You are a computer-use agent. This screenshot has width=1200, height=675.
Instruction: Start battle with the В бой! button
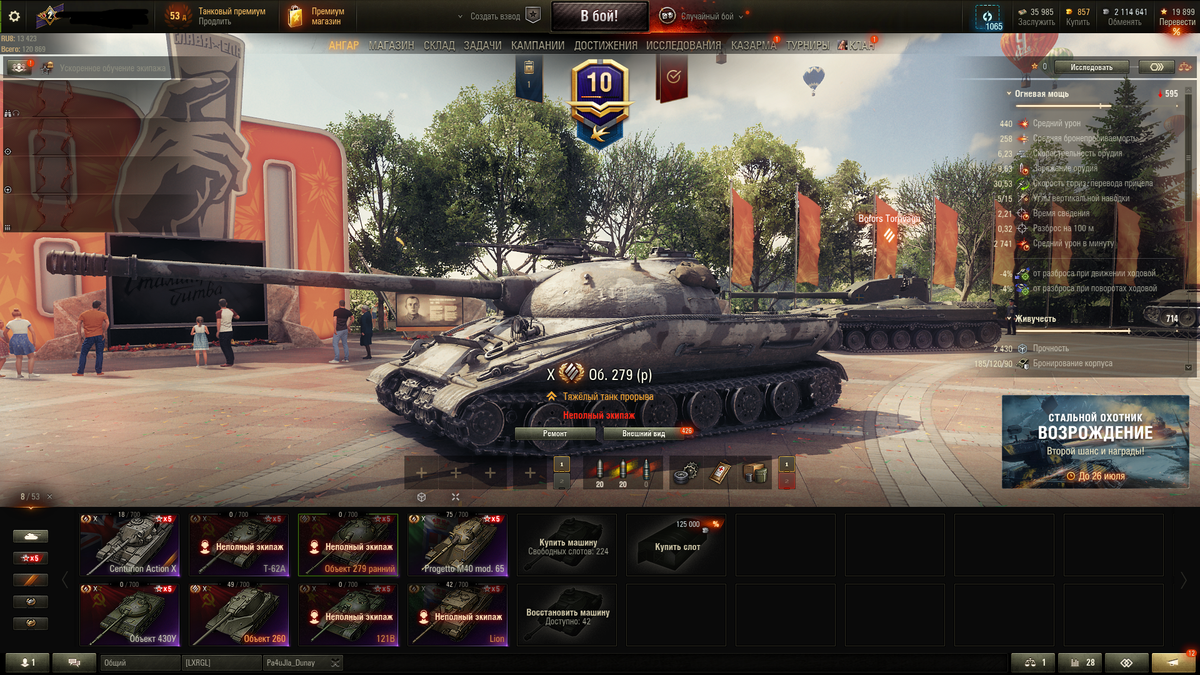tap(599, 16)
